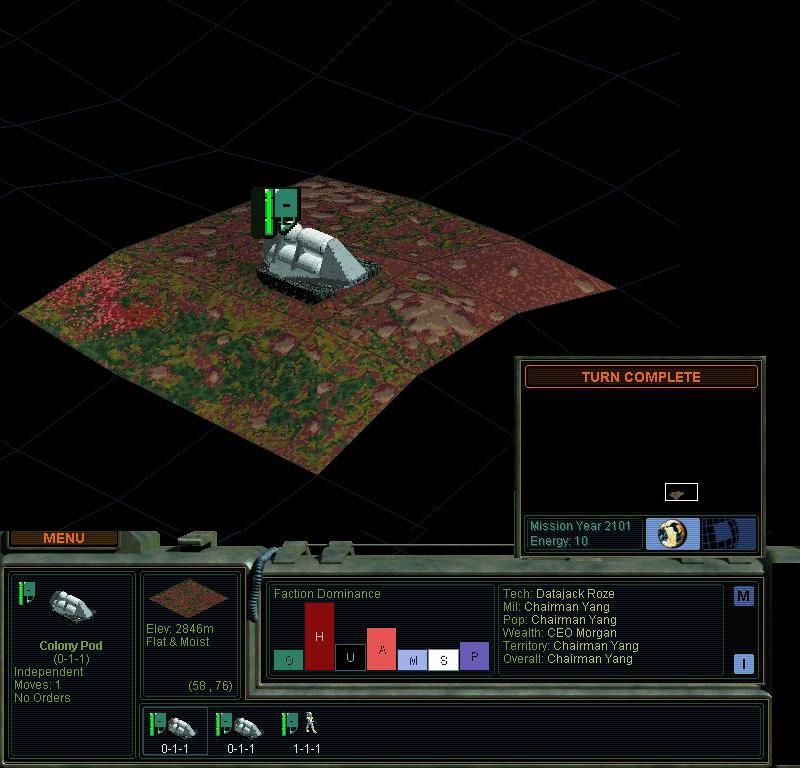Image resolution: width=800 pixels, height=768 pixels.
Task: Choose the highlighted Colony Pod in the unit stack
Action: (x=176, y=730)
